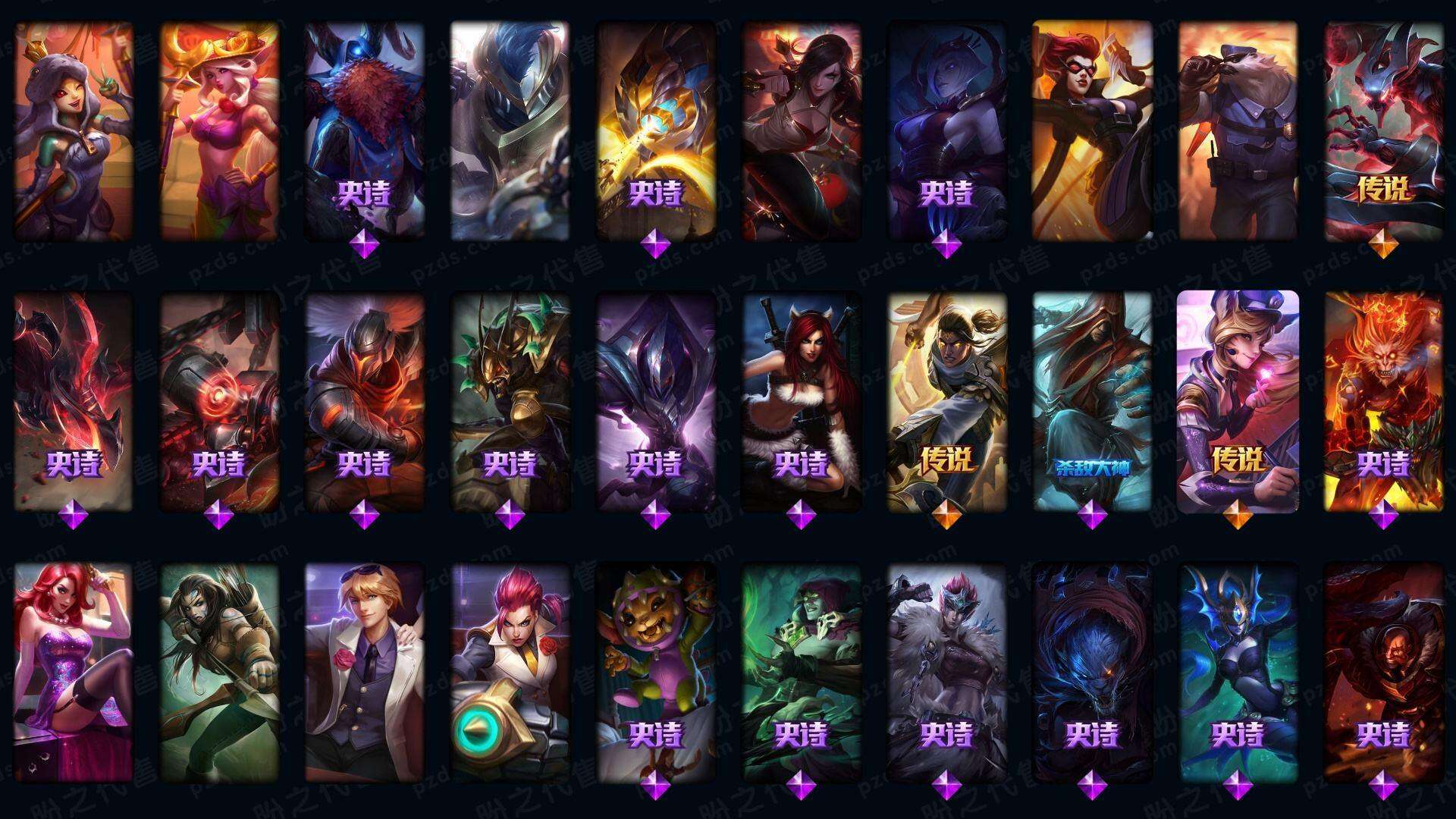Choose the police officer bear skin card
Viewport: 1456px width, 819px height.
(1238, 130)
